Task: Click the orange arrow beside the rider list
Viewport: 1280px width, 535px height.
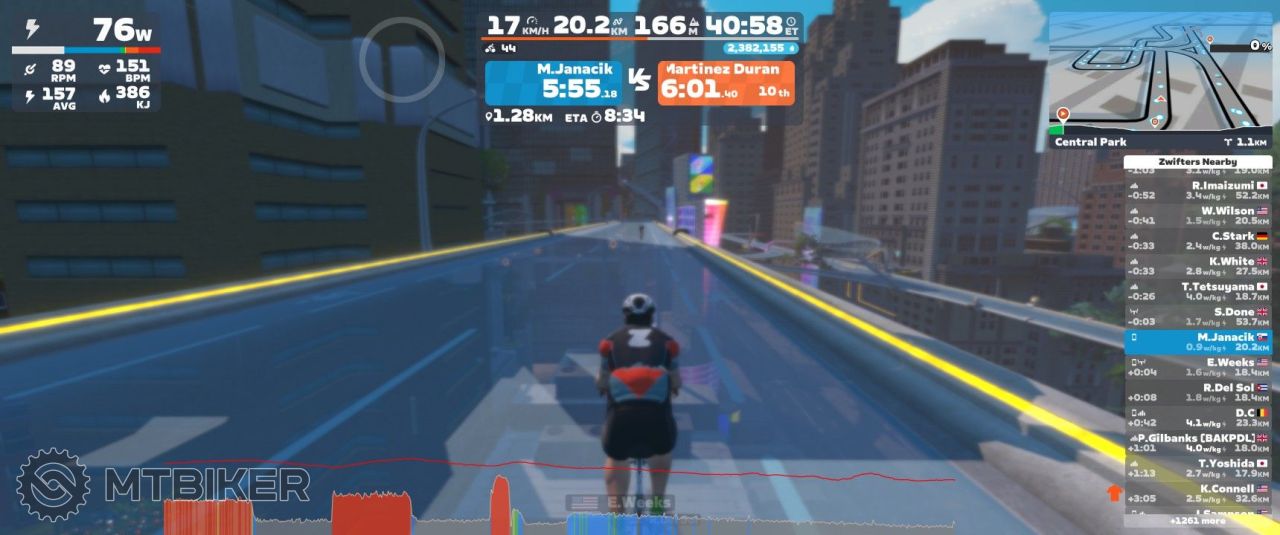Action: [1114, 492]
